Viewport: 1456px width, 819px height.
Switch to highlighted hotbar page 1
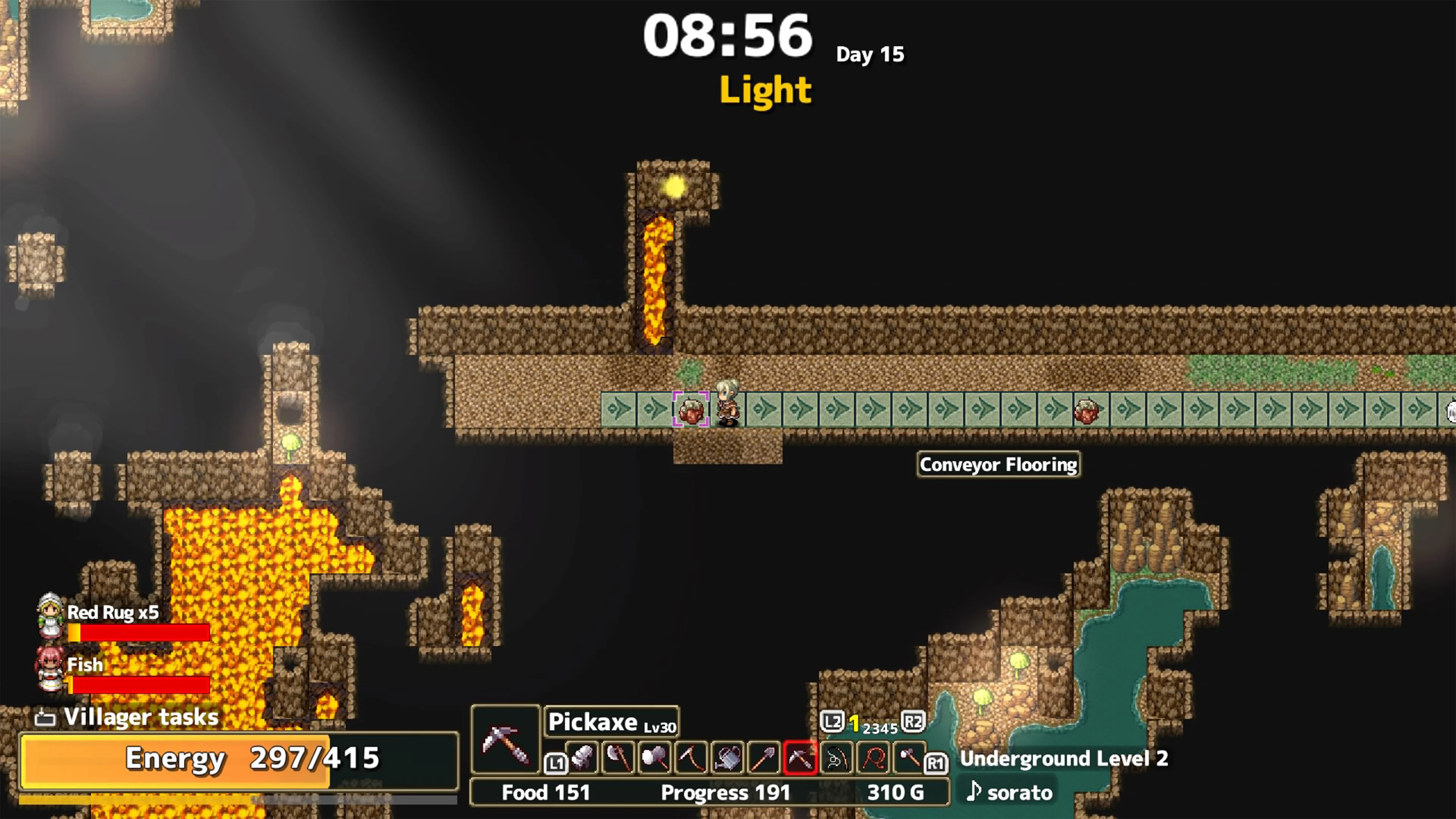click(x=855, y=722)
